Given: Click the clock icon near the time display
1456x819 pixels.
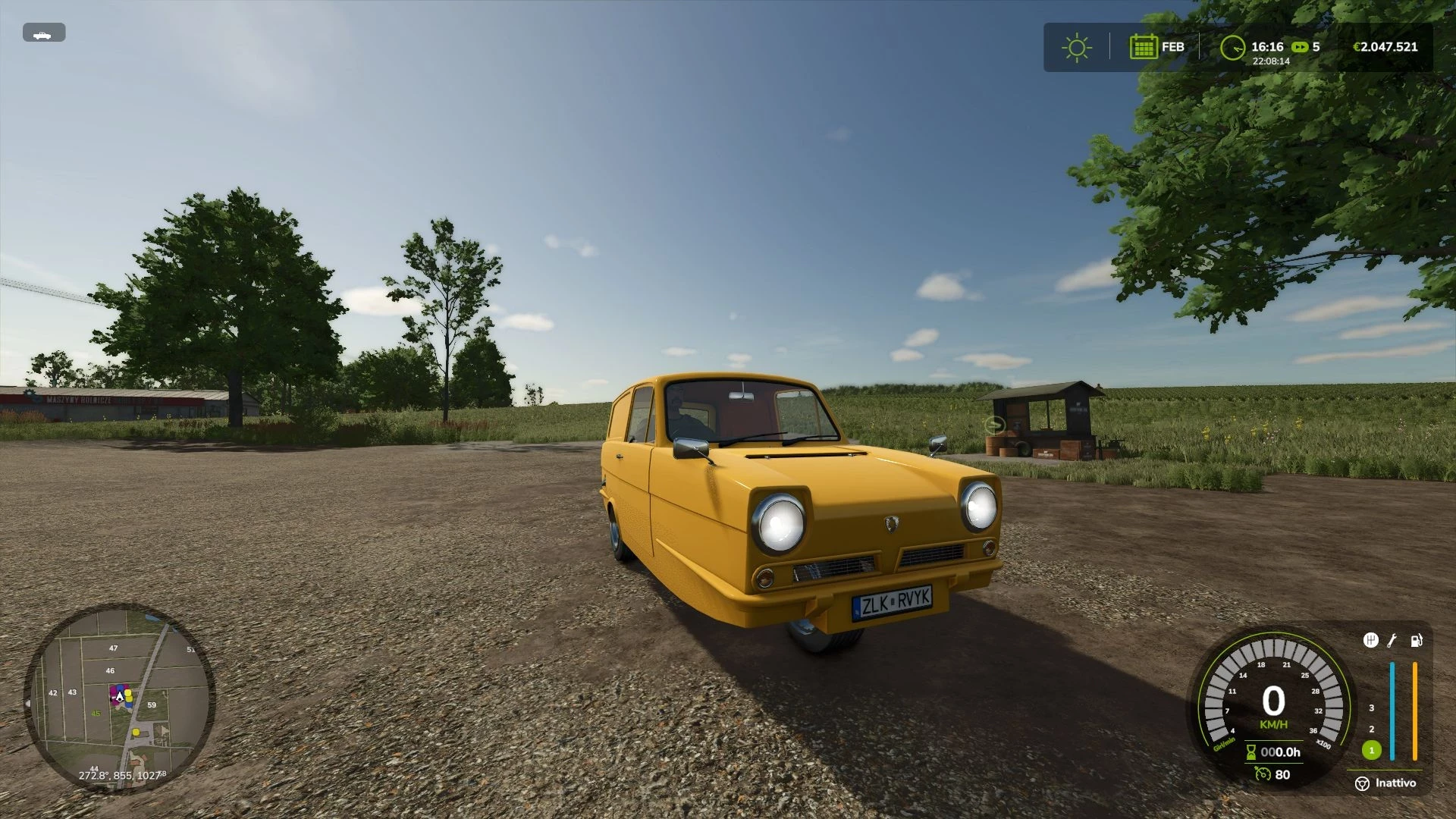Looking at the screenshot, I should 1233,47.
